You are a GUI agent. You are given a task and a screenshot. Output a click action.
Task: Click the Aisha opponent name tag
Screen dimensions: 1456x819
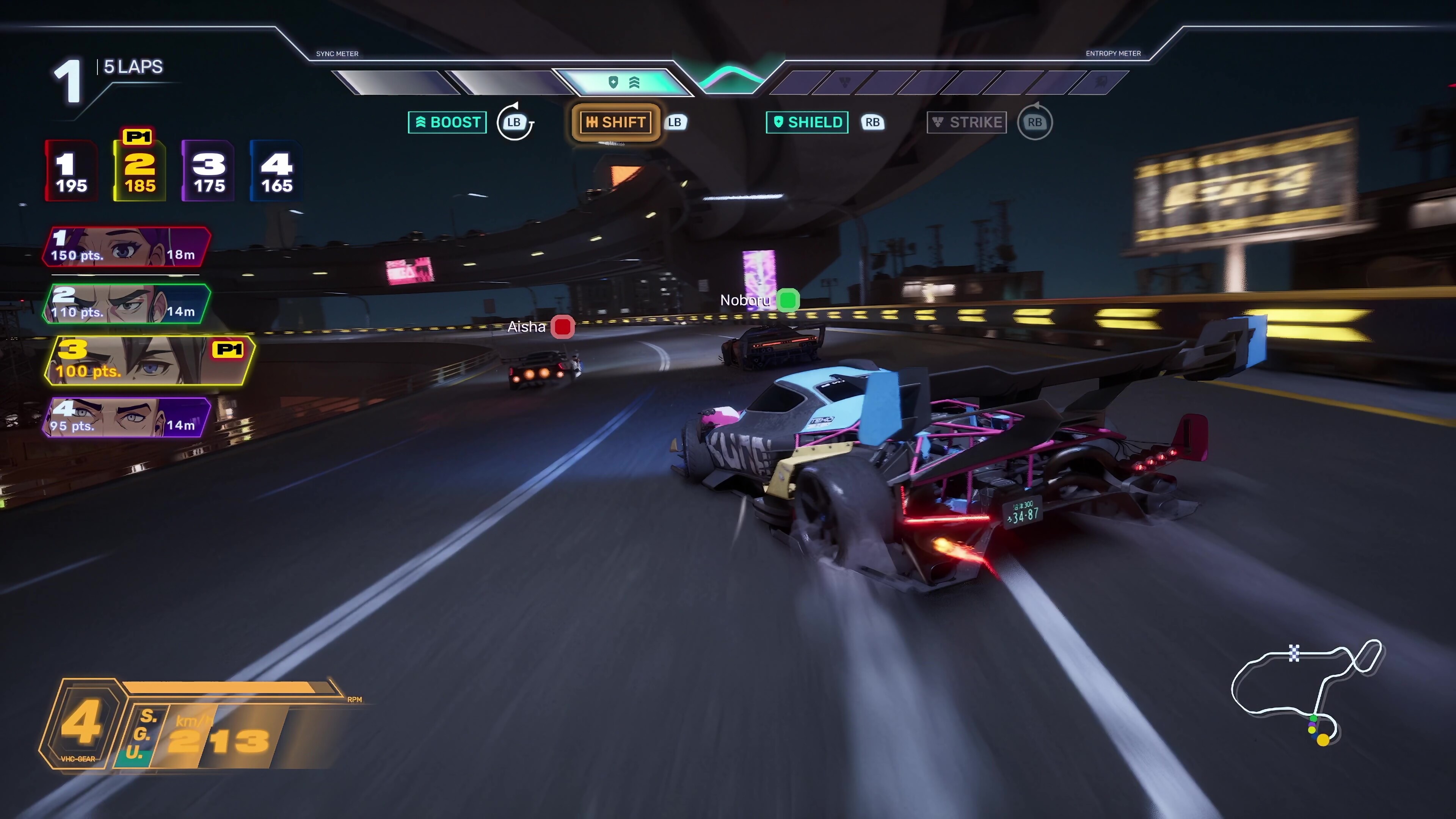point(540,327)
